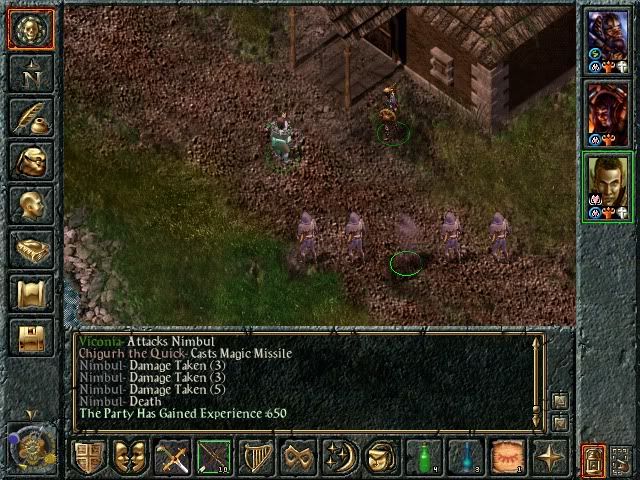Select the bow and arrow weapon slot

tap(214, 457)
